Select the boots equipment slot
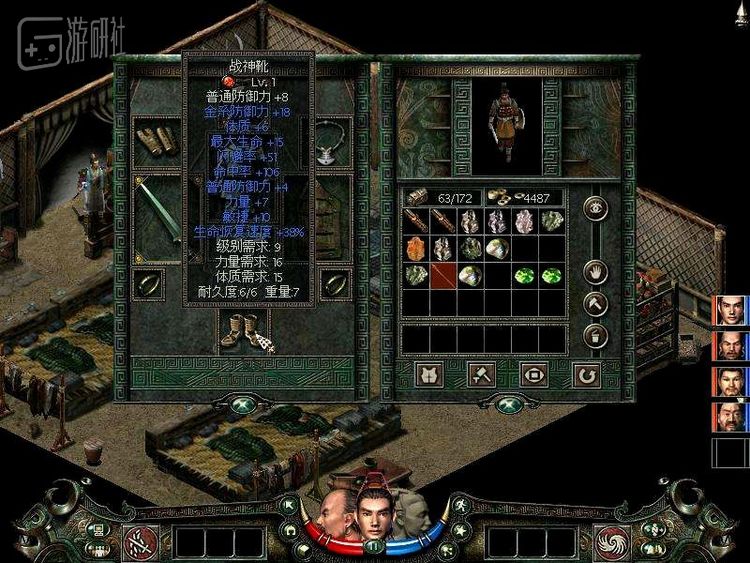 click(238, 331)
